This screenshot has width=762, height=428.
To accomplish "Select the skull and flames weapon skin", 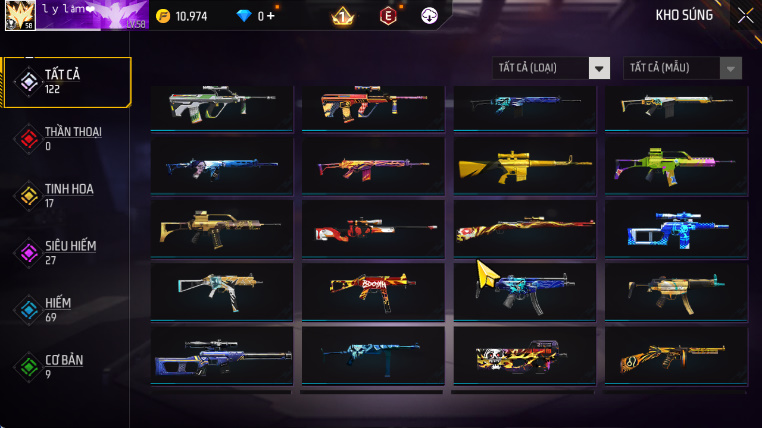I will pyautogui.click(x=523, y=354).
